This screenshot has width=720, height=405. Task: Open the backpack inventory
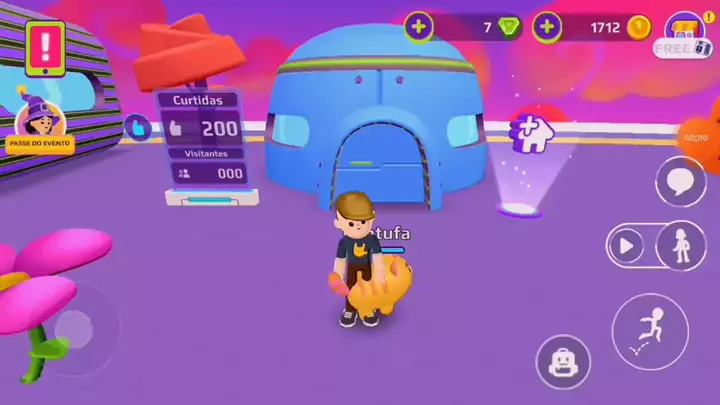coord(563,361)
